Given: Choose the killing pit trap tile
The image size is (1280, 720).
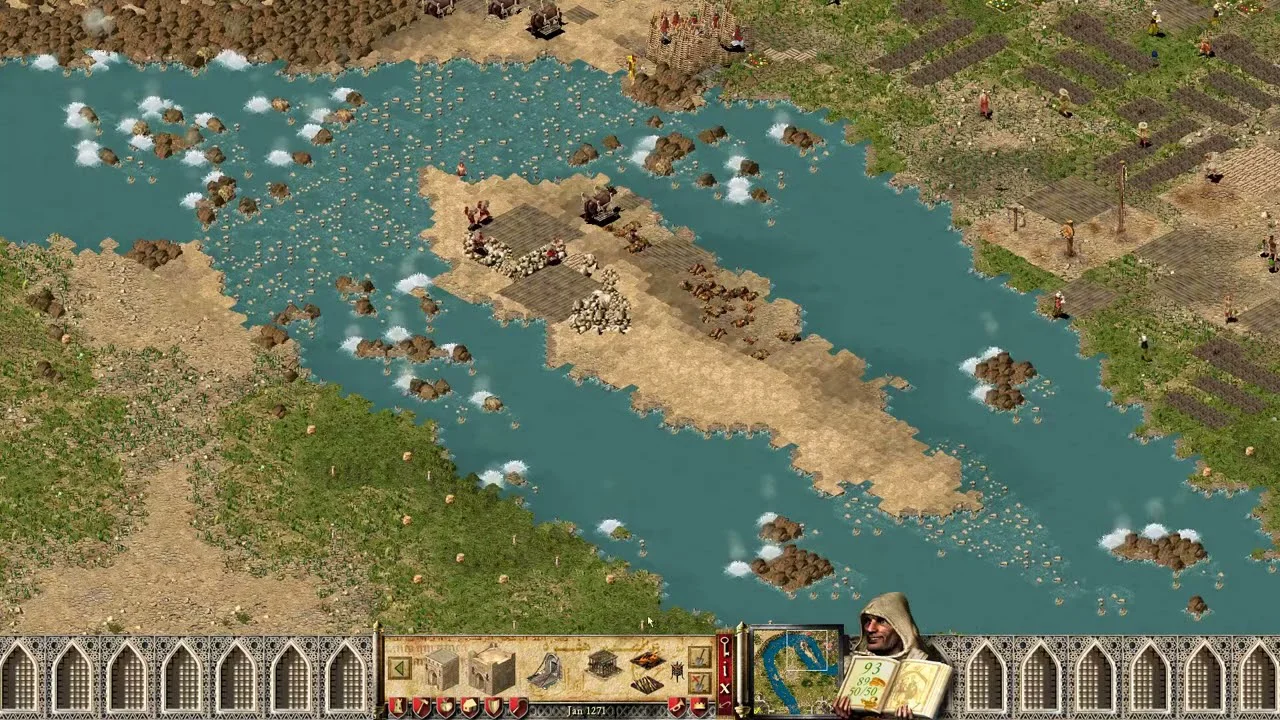Looking at the screenshot, I should [x=646, y=684].
